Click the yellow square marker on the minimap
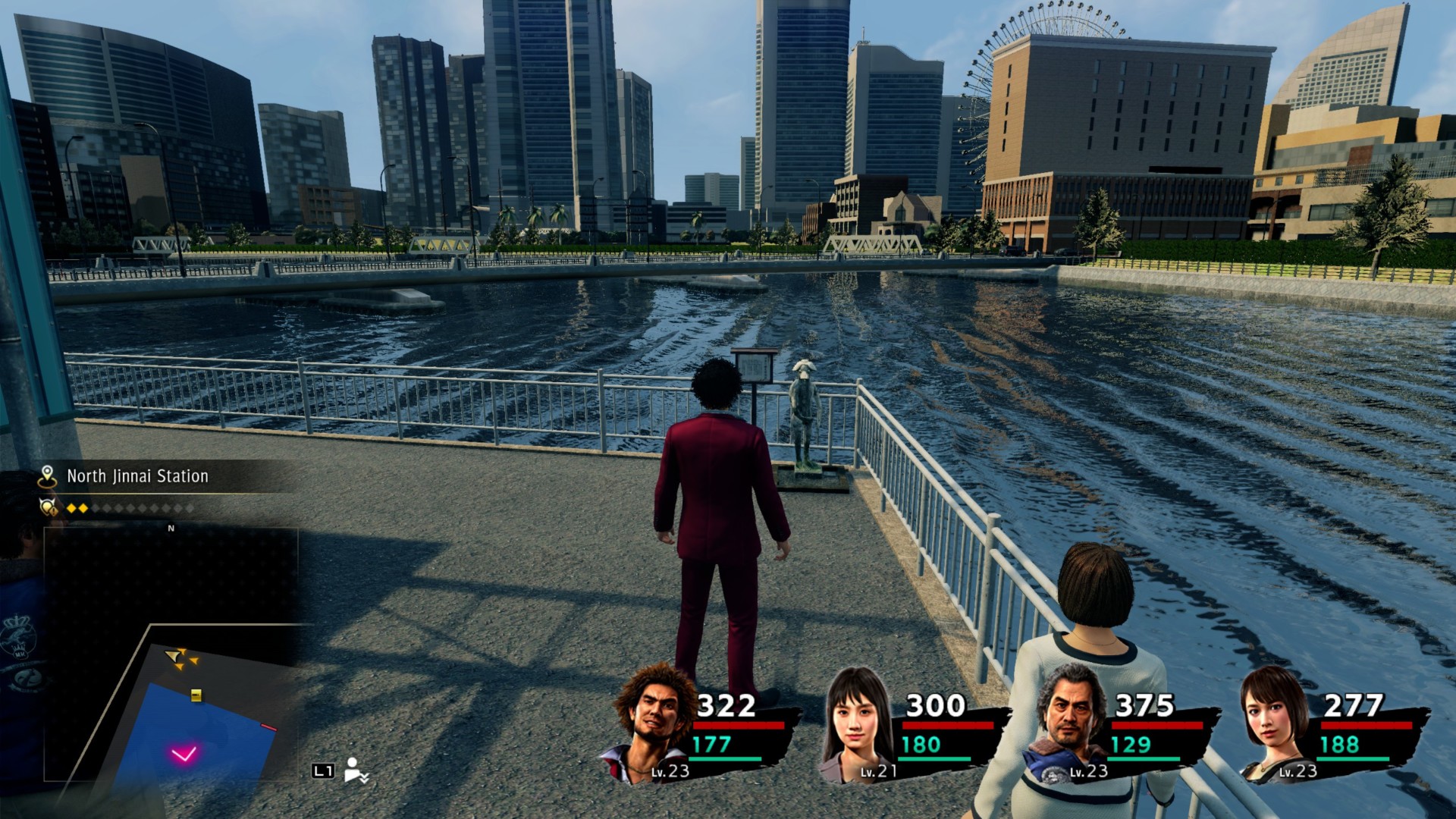The width and height of the screenshot is (1456, 819). pyautogui.click(x=196, y=695)
